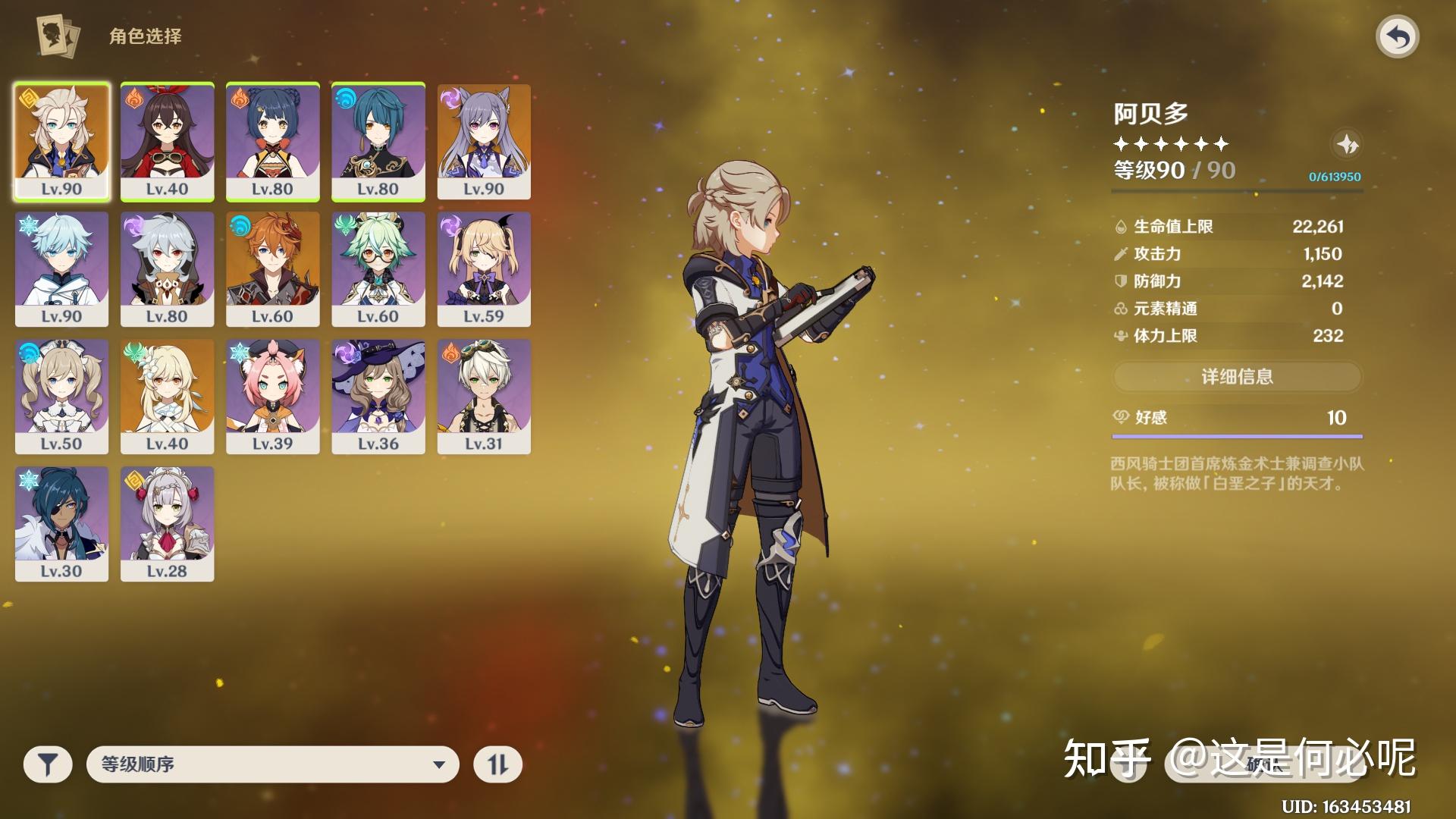Viewport: 1456px width, 819px height.
Task: Select the Lv.80 Xingqiu character card
Action: (378, 142)
